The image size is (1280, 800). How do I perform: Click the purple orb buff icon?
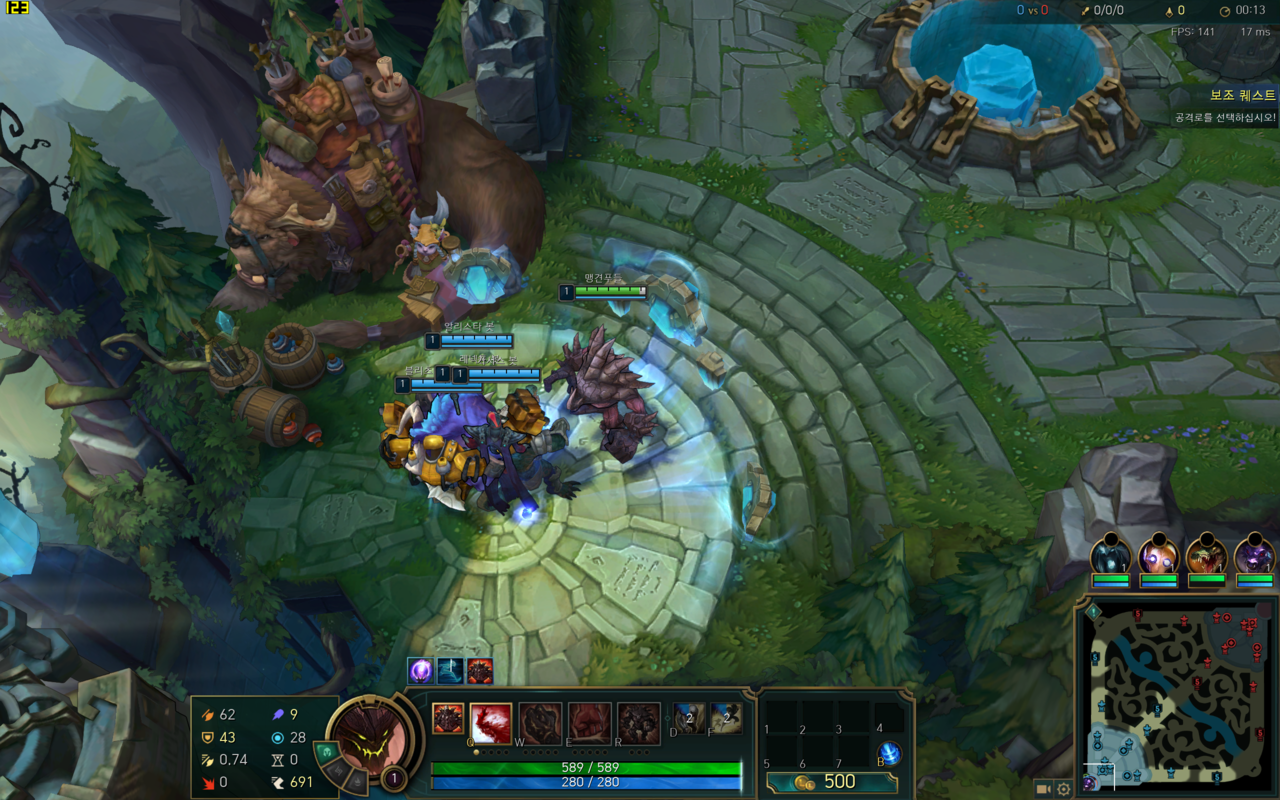click(421, 670)
